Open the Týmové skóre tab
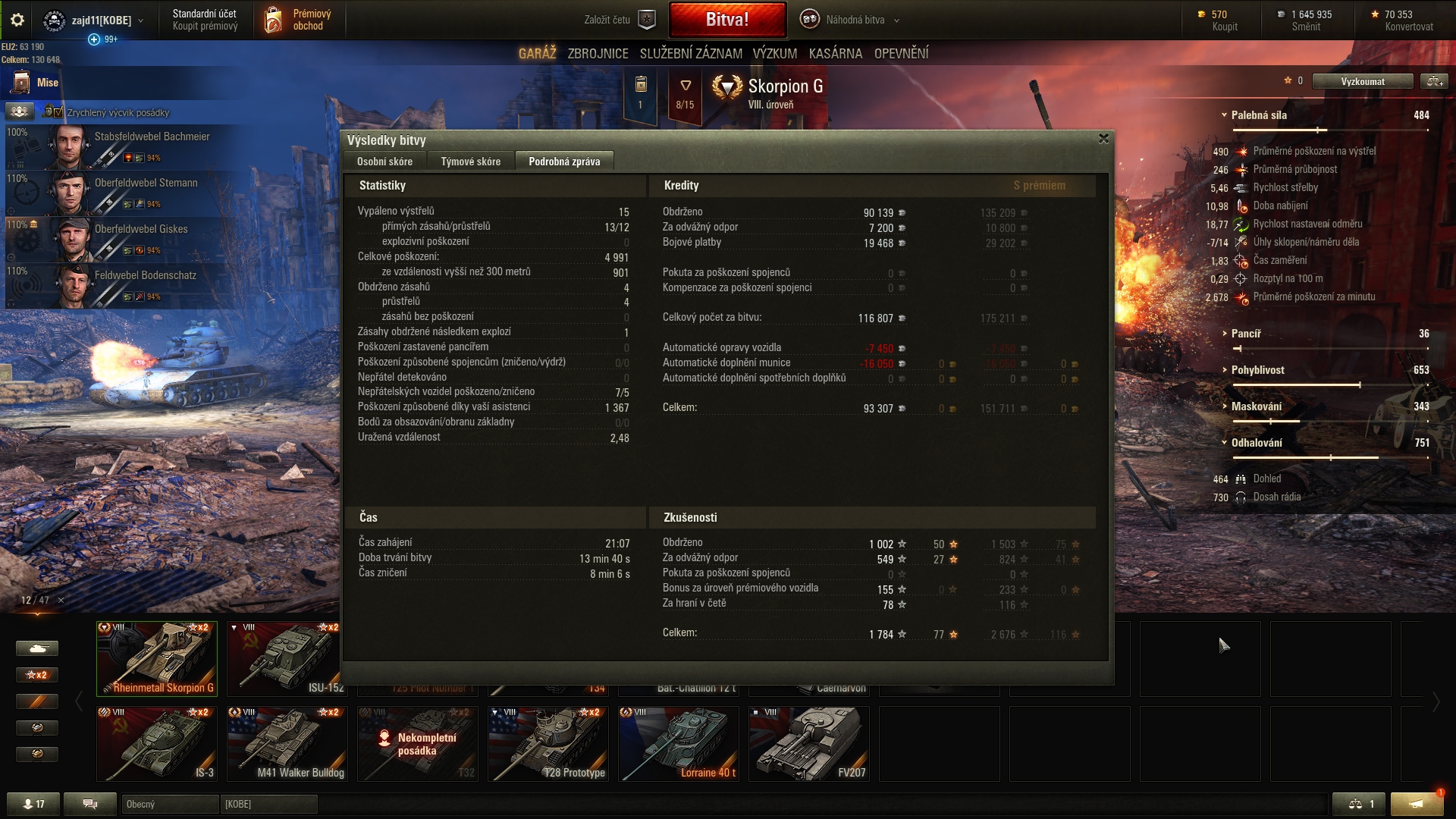The image size is (1456, 819). click(470, 162)
